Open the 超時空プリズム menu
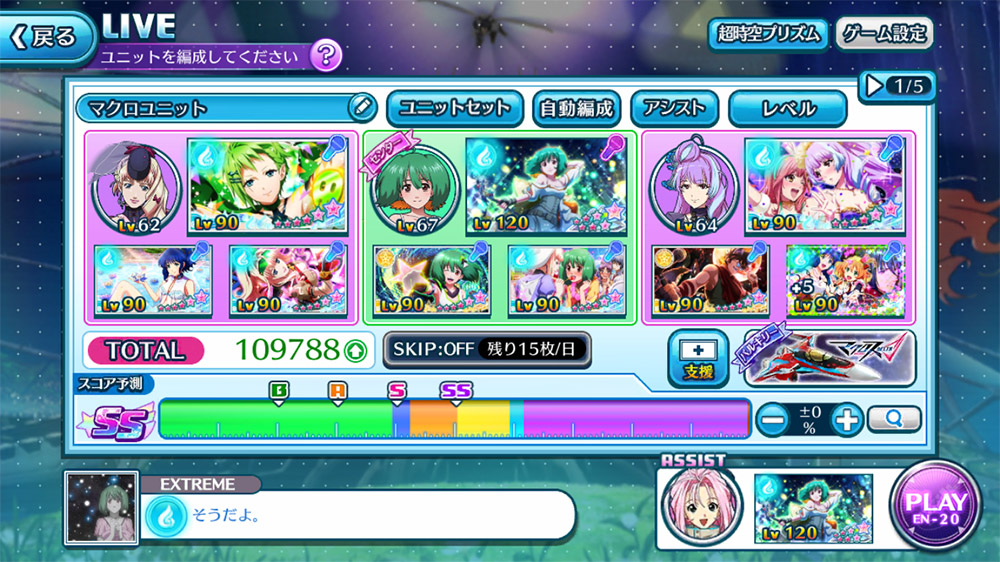 pos(768,34)
